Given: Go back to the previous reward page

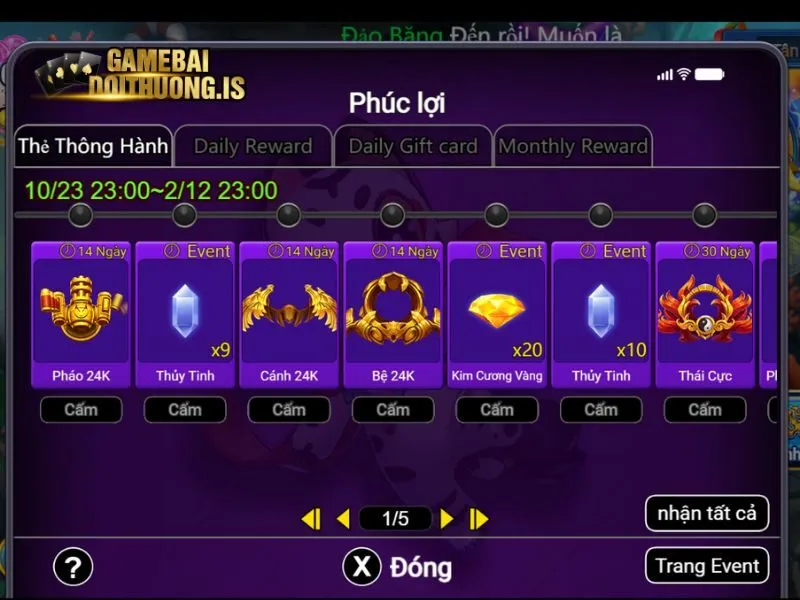Looking at the screenshot, I should click(x=343, y=518).
